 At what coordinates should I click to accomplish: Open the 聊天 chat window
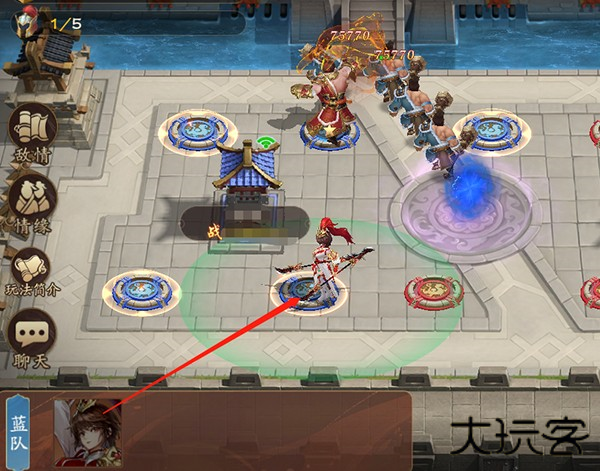[32, 338]
